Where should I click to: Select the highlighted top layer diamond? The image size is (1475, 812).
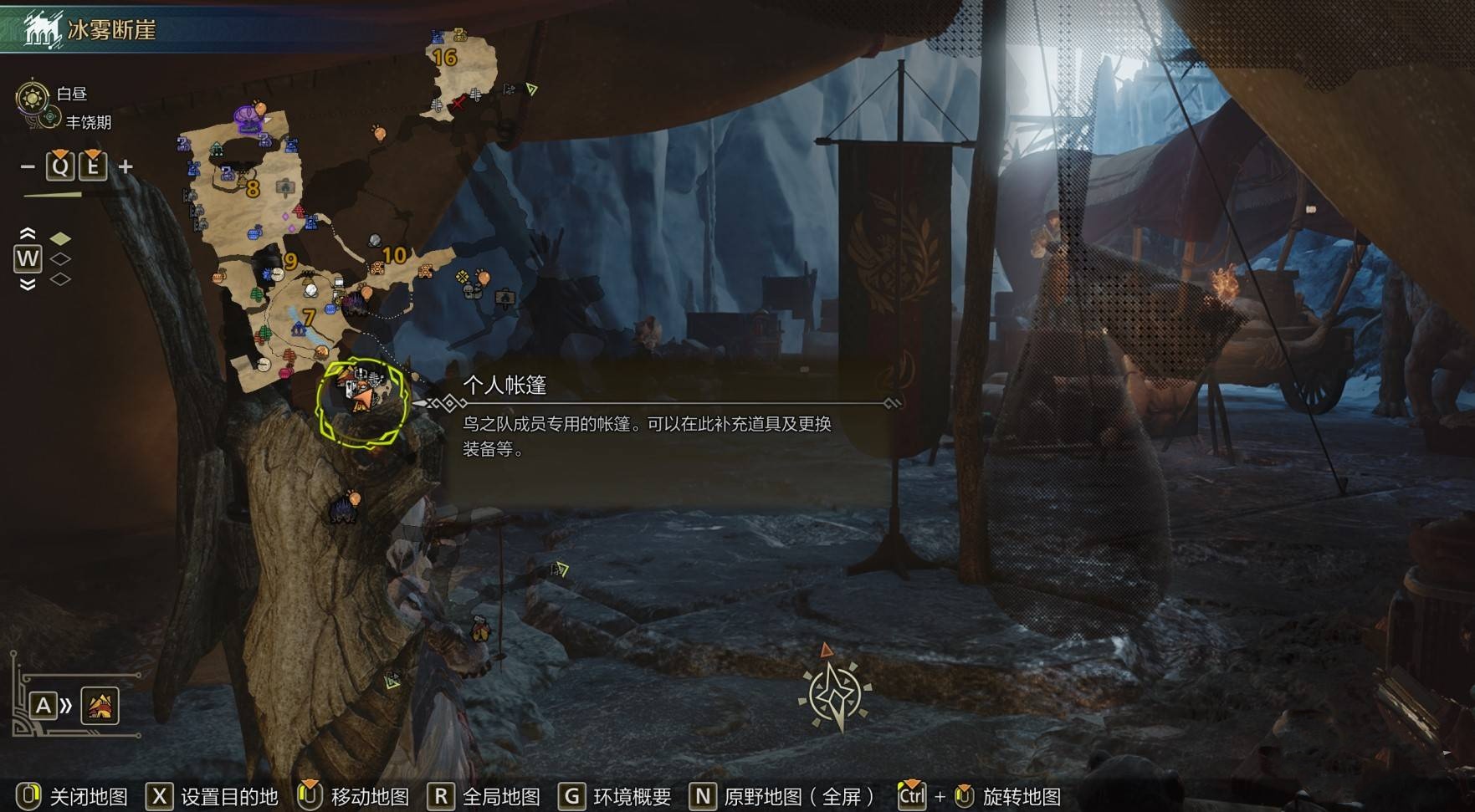[x=60, y=239]
